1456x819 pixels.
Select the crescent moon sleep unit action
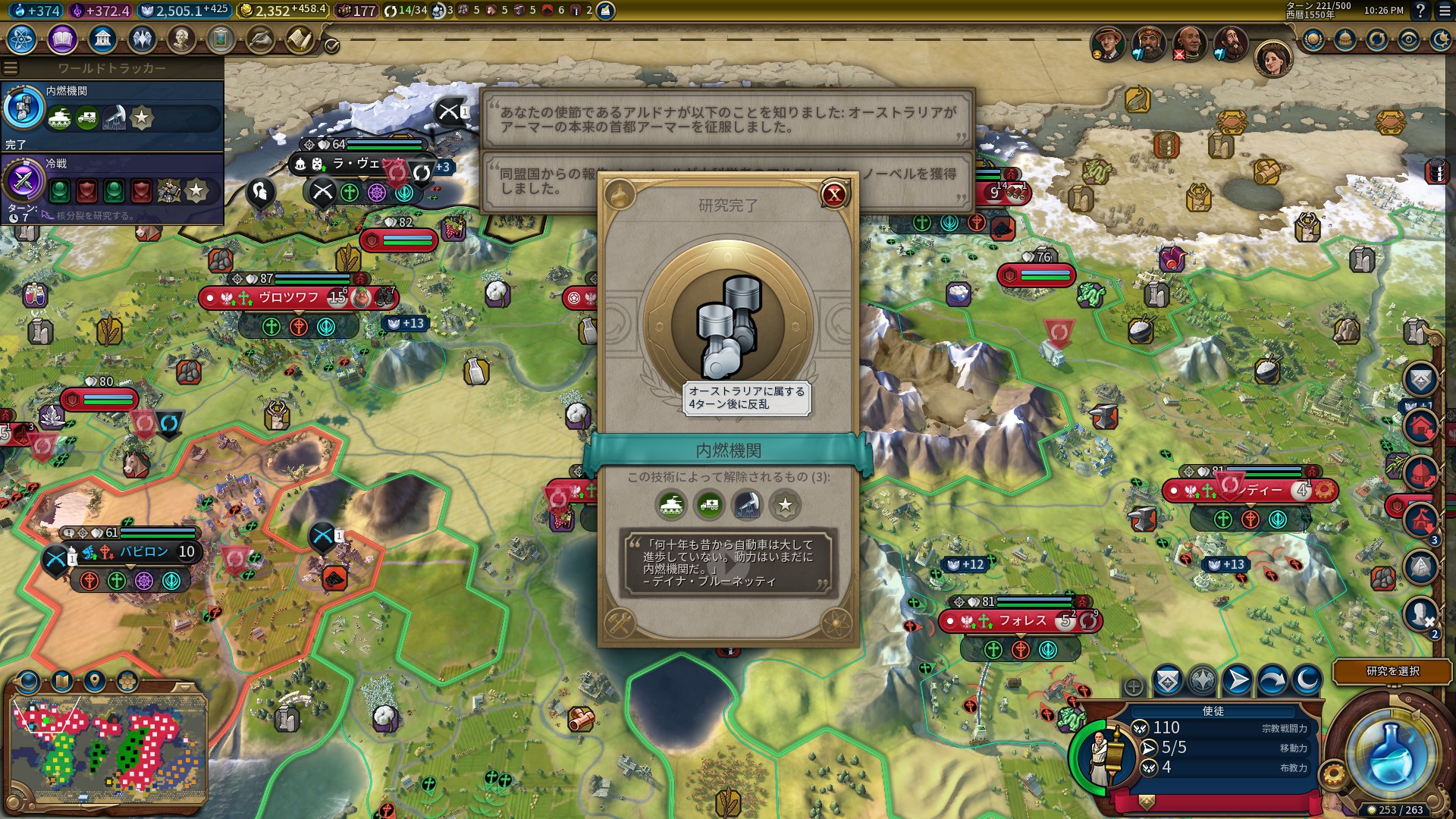click(1307, 680)
